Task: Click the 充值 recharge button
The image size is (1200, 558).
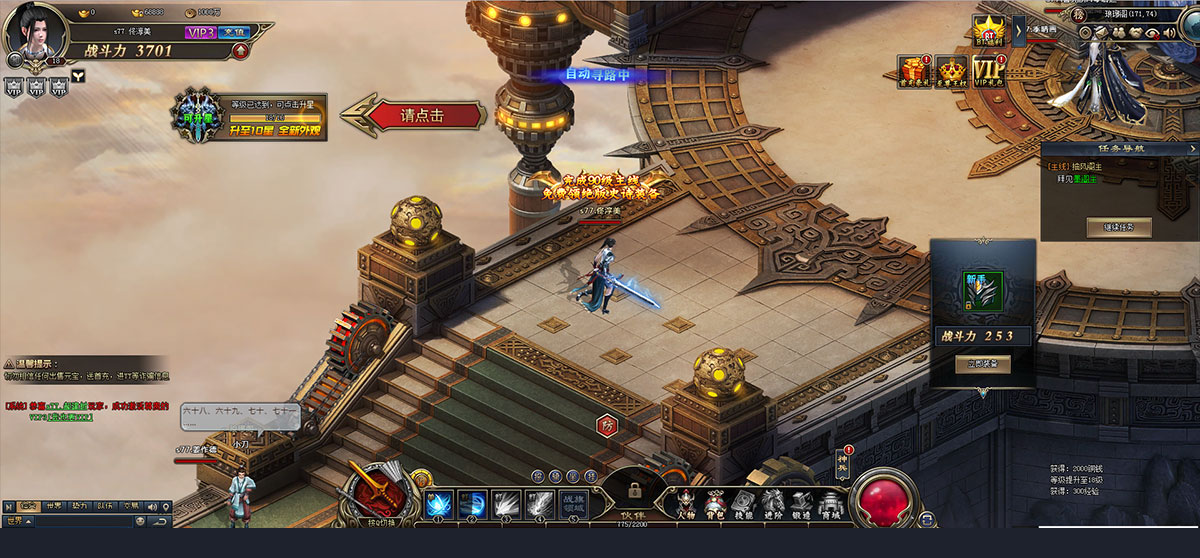Action: pos(233,32)
